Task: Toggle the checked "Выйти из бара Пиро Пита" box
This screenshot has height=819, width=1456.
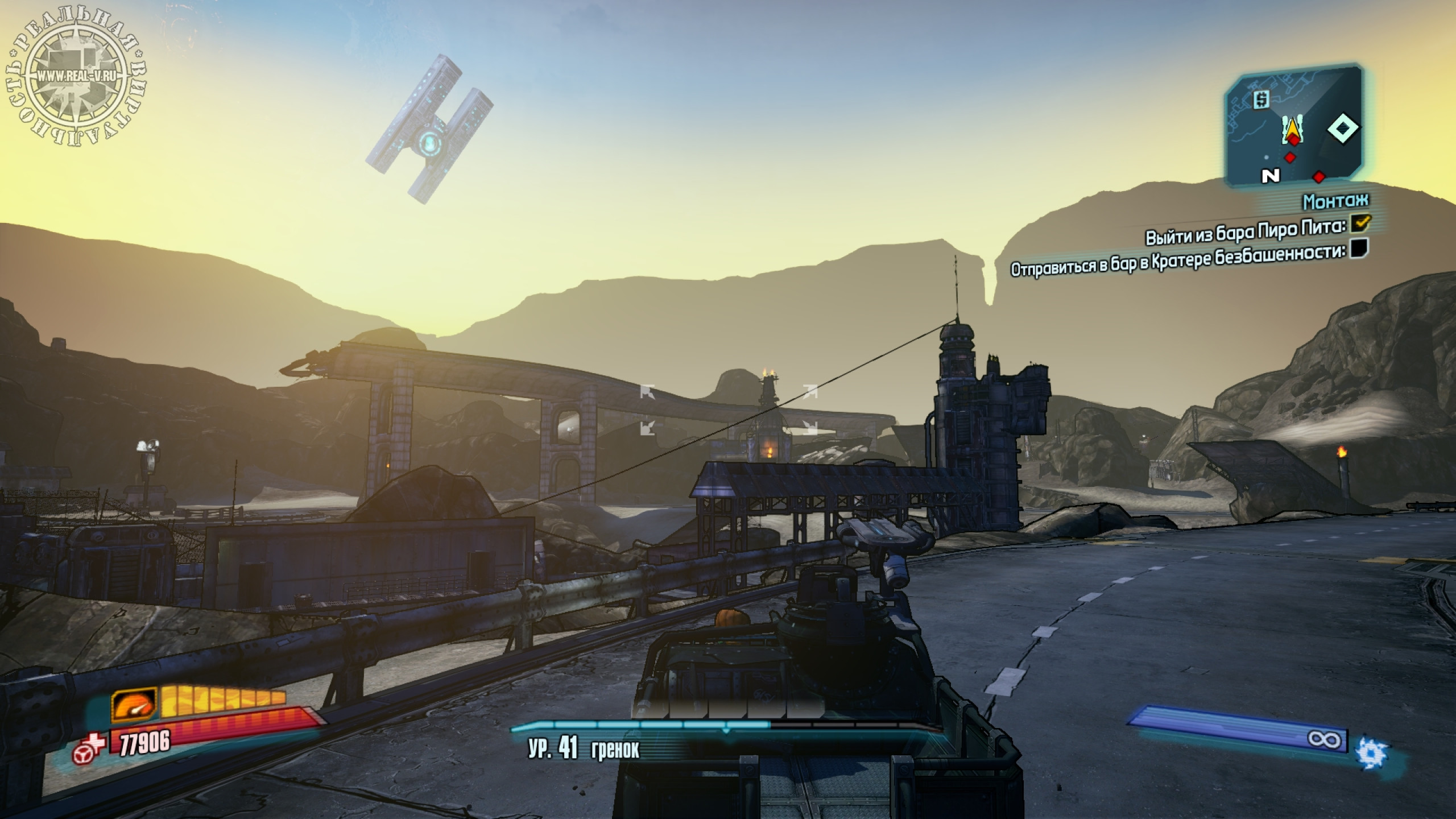Action: (x=1360, y=224)
